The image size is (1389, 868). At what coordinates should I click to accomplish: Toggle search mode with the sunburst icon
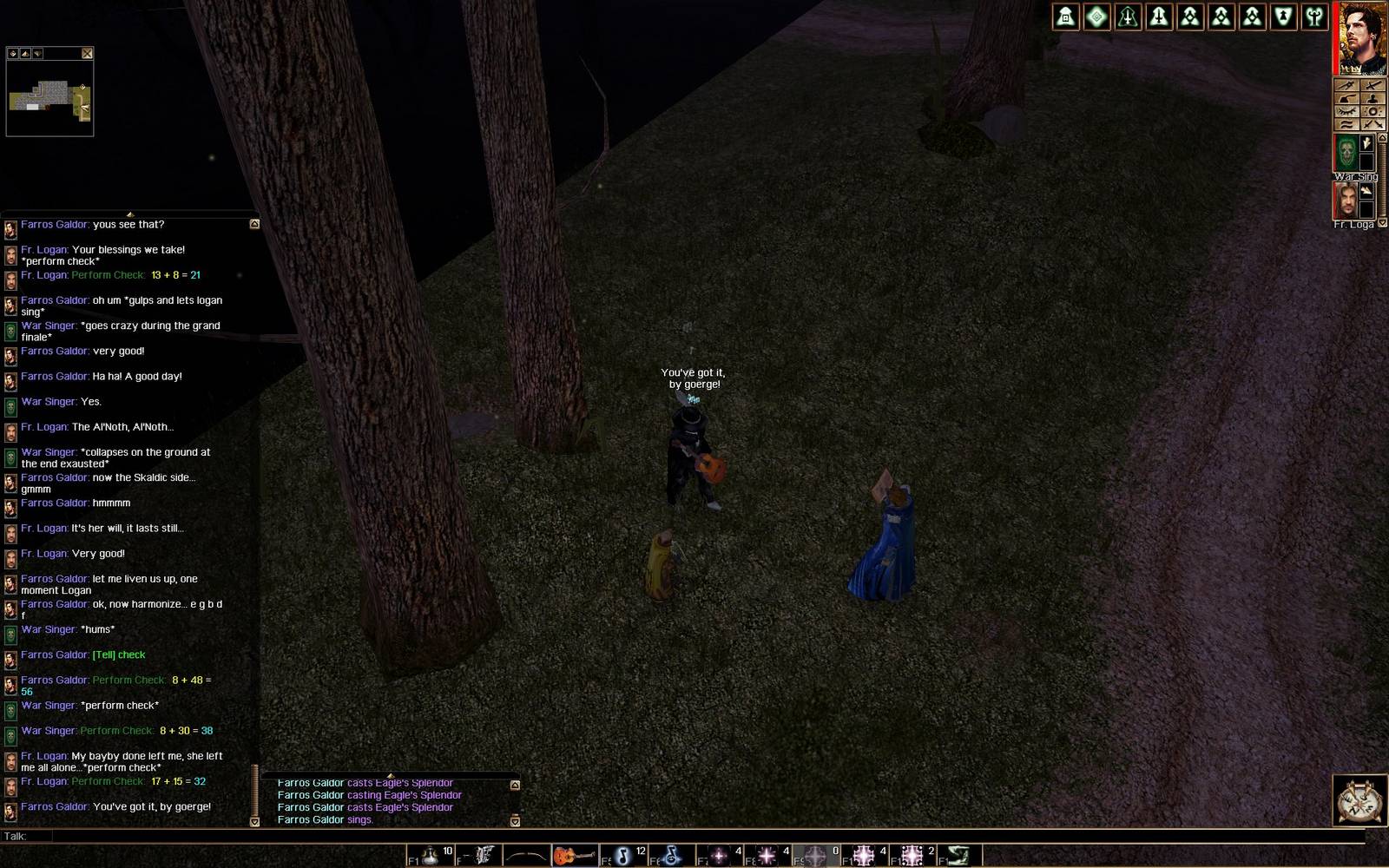click(1372, 111)
